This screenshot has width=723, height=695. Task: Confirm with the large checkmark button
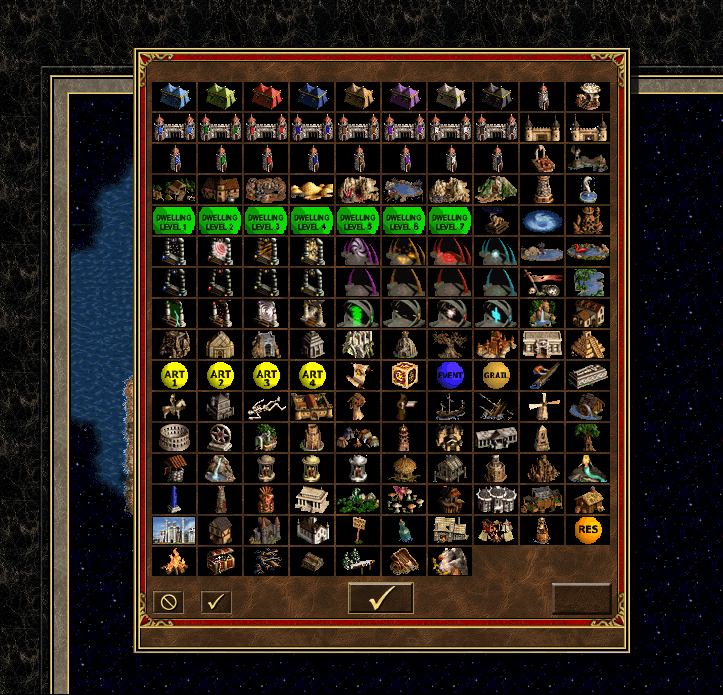pyautogui.click(x=380, y=598)
